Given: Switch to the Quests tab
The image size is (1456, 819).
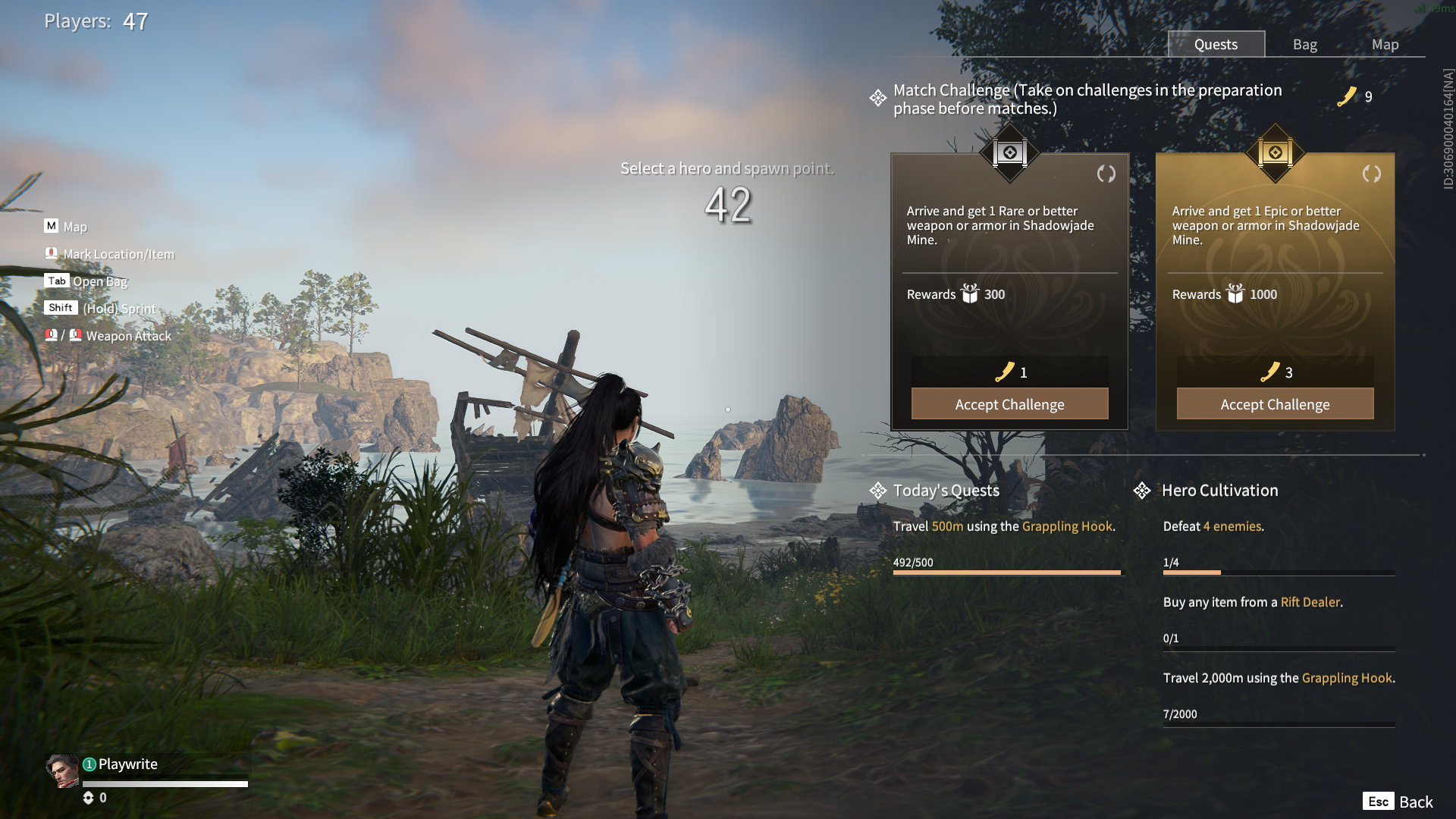Looking at the screenshot, I should (1216, 44).
